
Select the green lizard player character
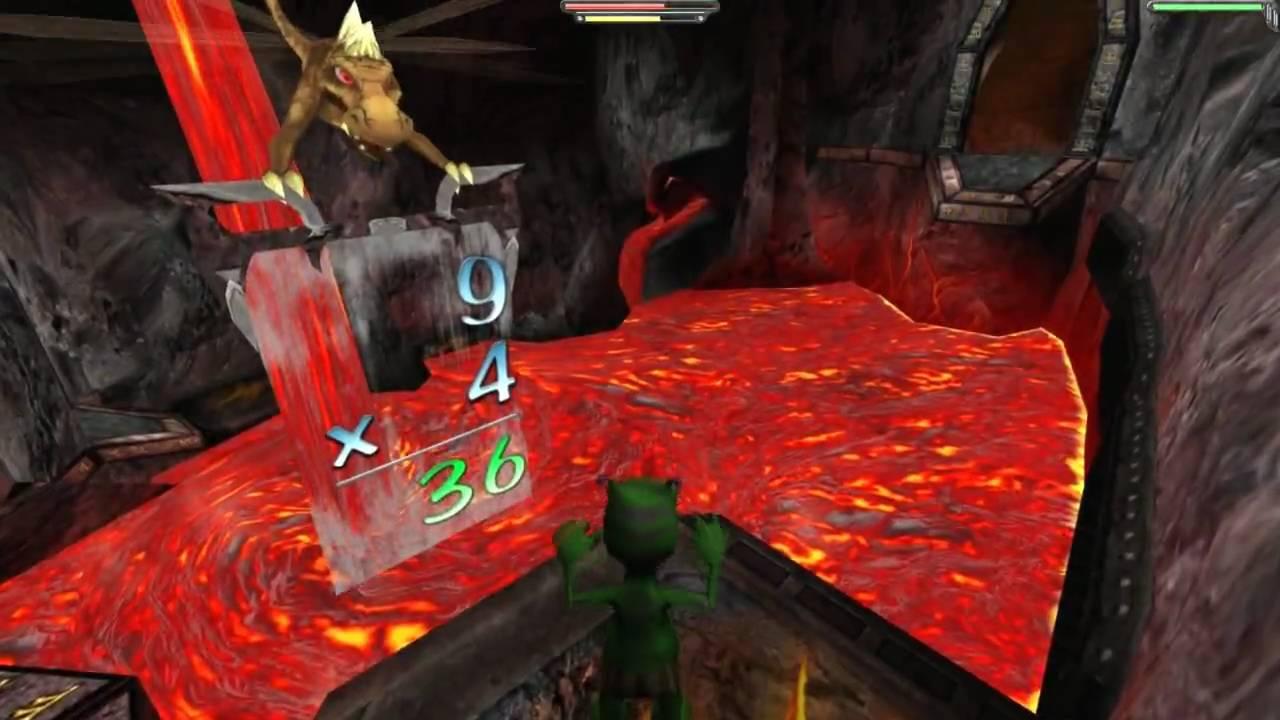point(640,580)
